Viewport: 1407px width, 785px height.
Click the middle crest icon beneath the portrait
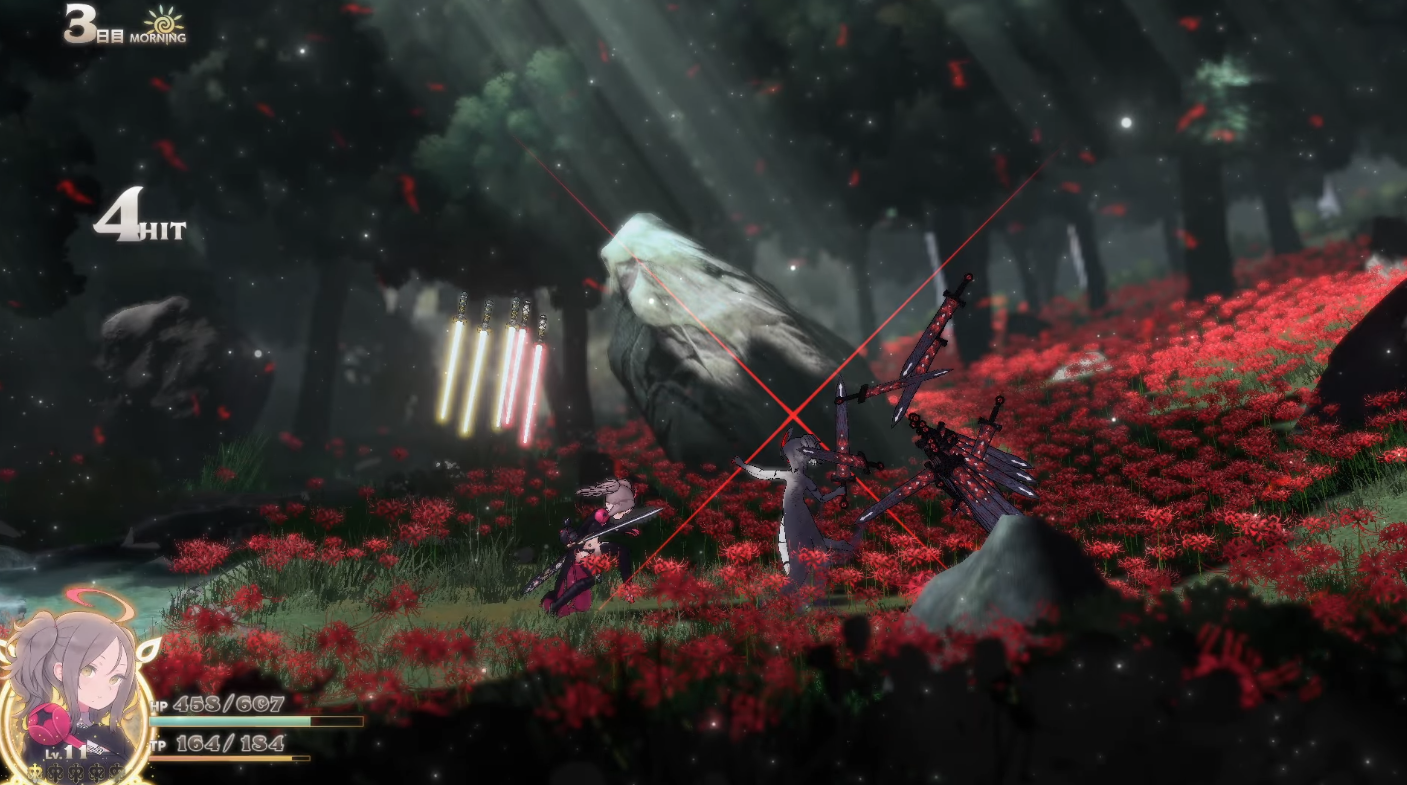tap(76, 772)
